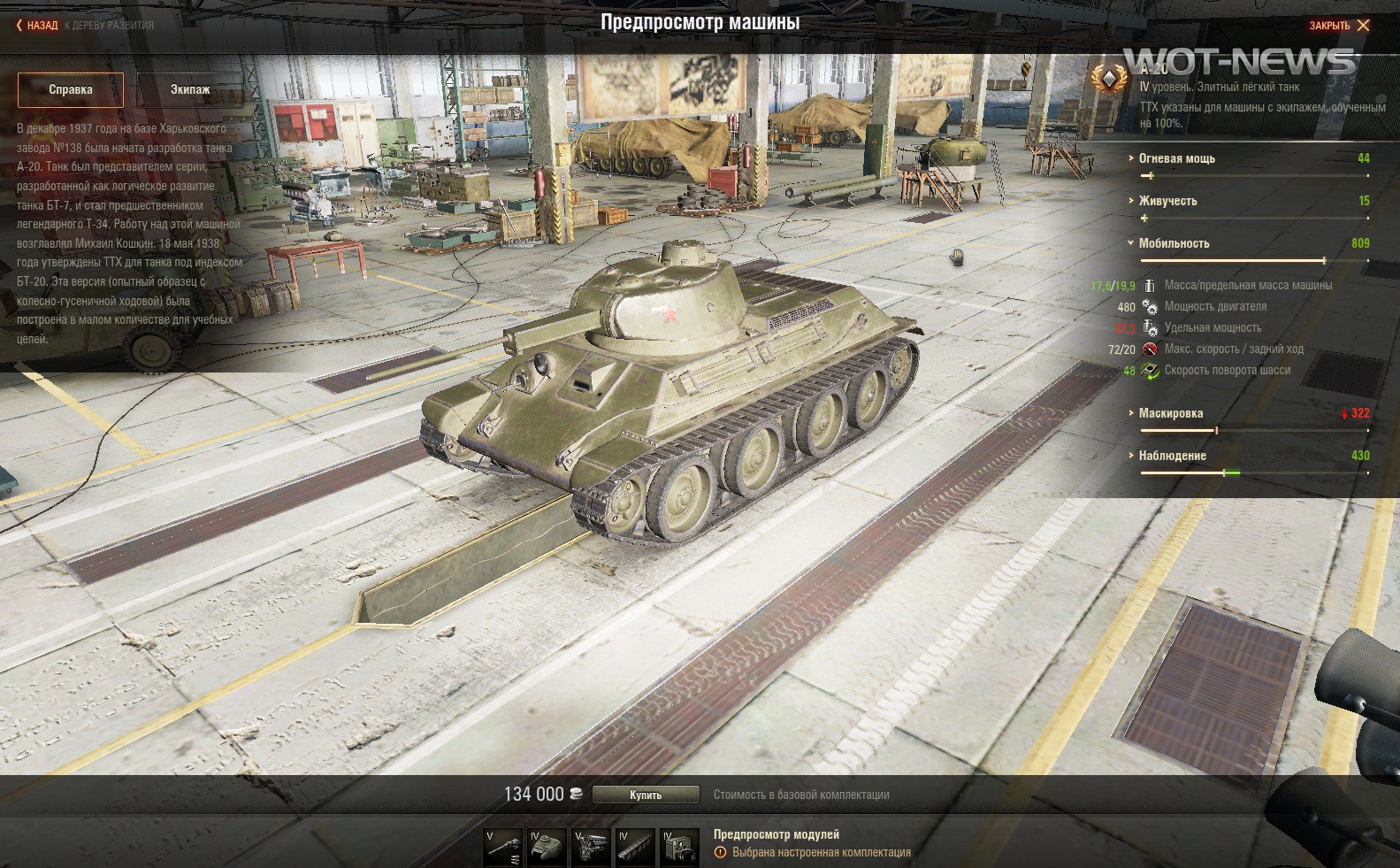Select the tier V engine module
The height and width of the screenshot is (868, 1400).
point(592,848)
